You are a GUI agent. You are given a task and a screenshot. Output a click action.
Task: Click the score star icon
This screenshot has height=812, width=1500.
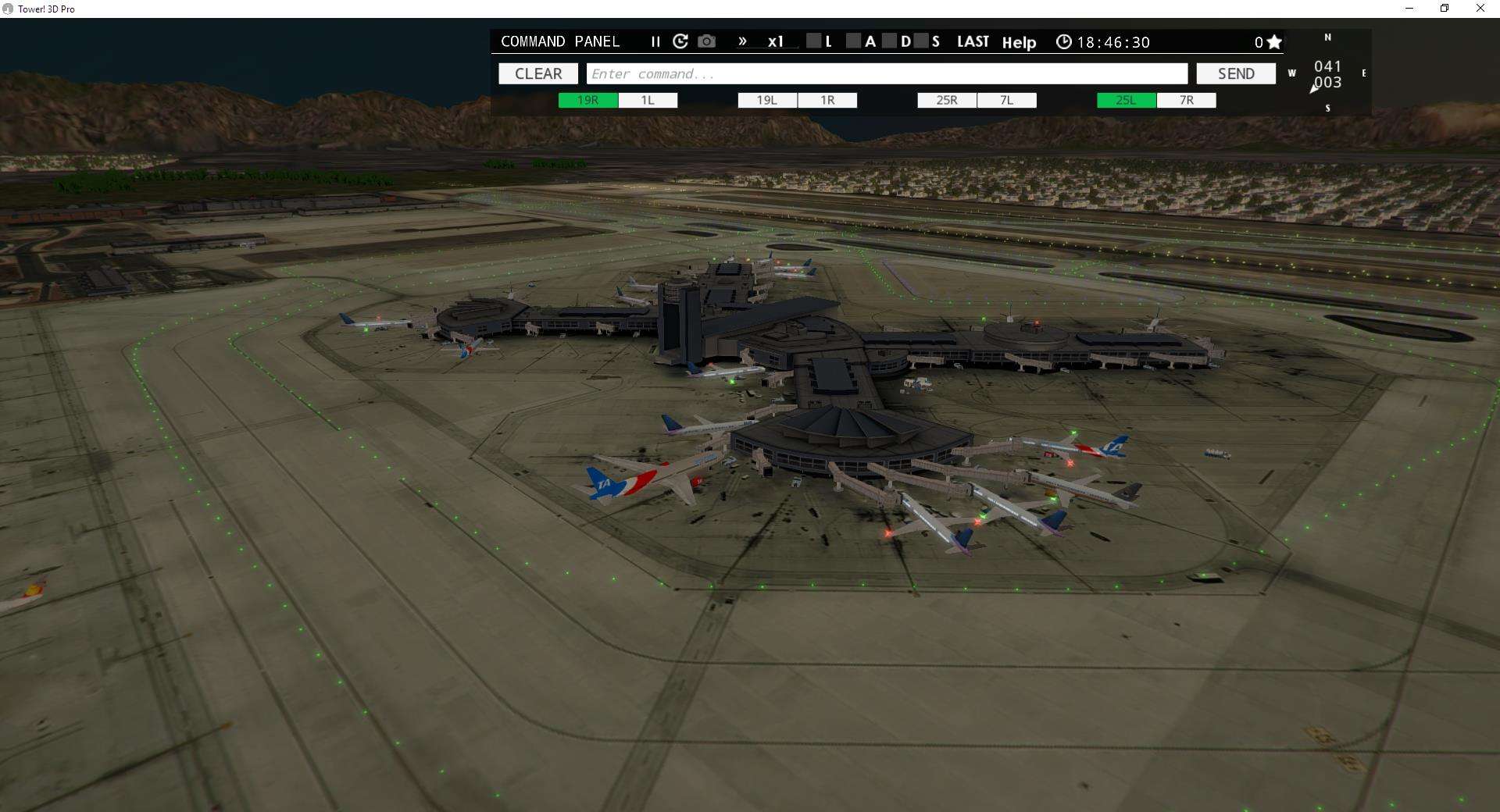(1273, 41)
